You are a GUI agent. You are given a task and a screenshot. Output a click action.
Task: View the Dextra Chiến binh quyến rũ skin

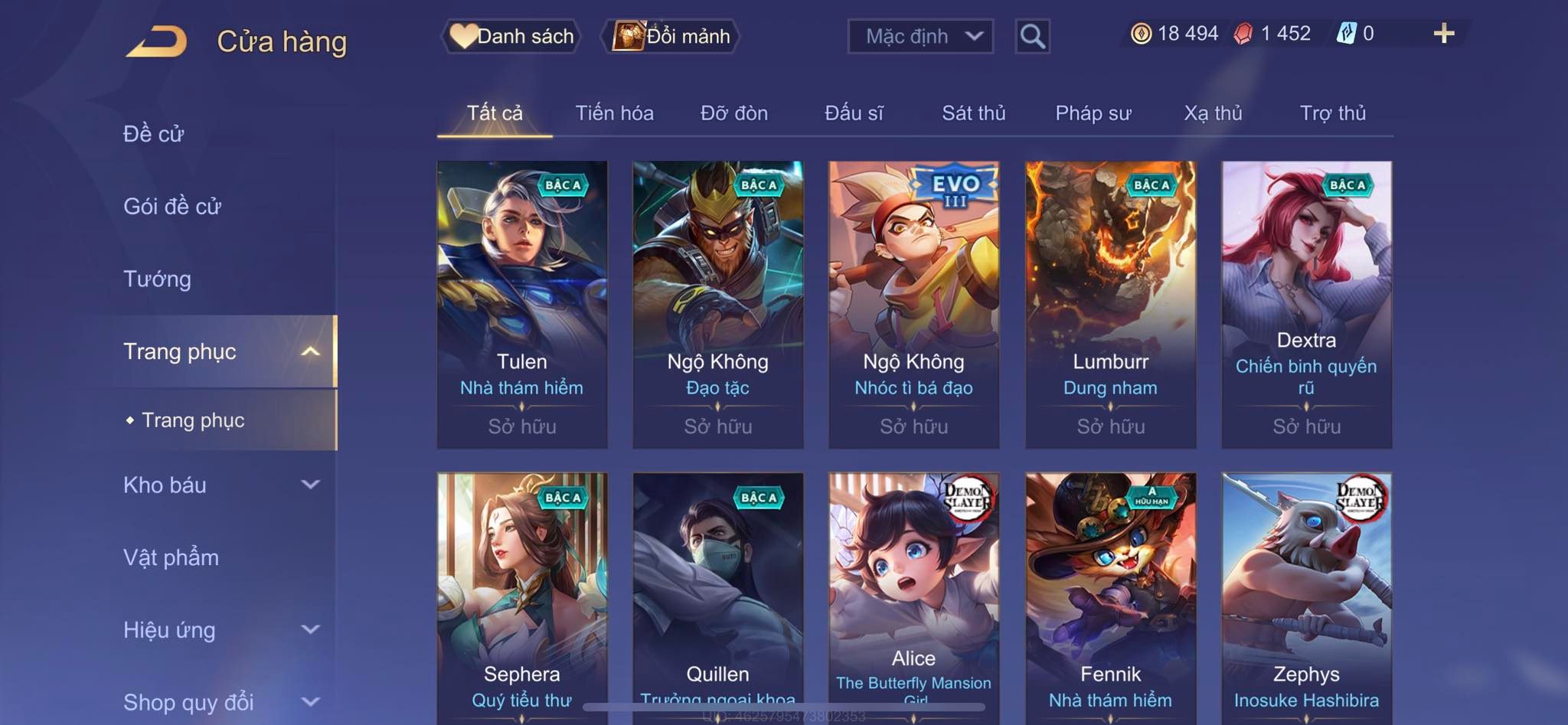point(1306,304)
